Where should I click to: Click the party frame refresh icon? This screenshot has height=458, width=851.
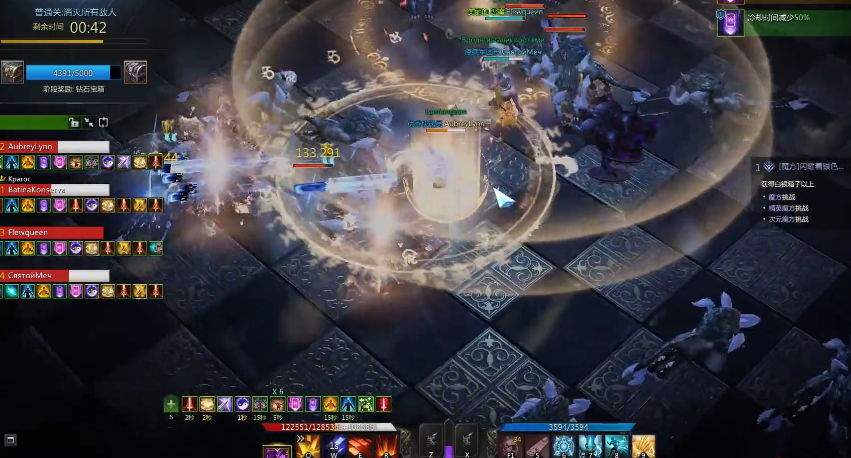click(103, 122)
